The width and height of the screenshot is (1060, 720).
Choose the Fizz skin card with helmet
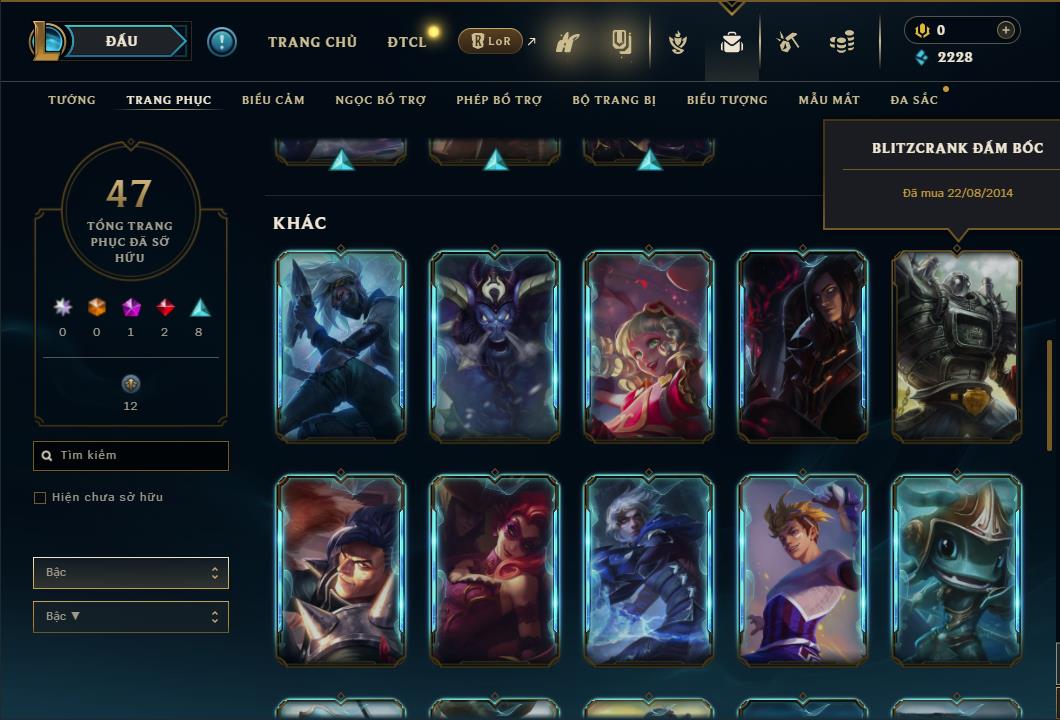click(957, 570)
